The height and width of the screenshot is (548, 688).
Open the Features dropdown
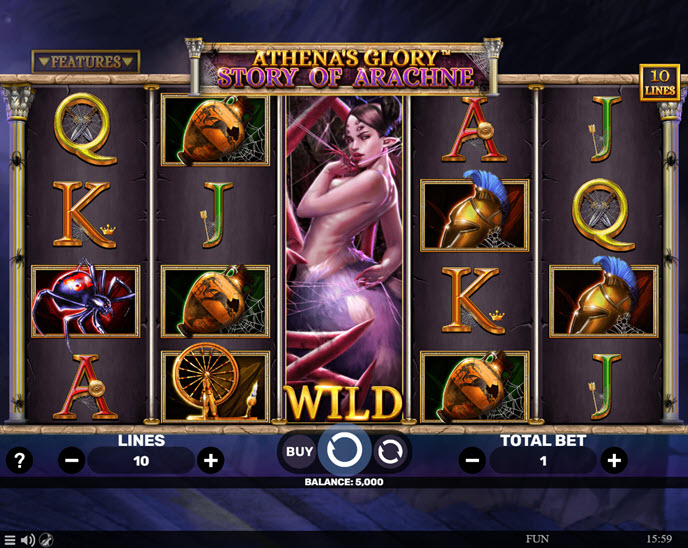(x=86, y=62)
